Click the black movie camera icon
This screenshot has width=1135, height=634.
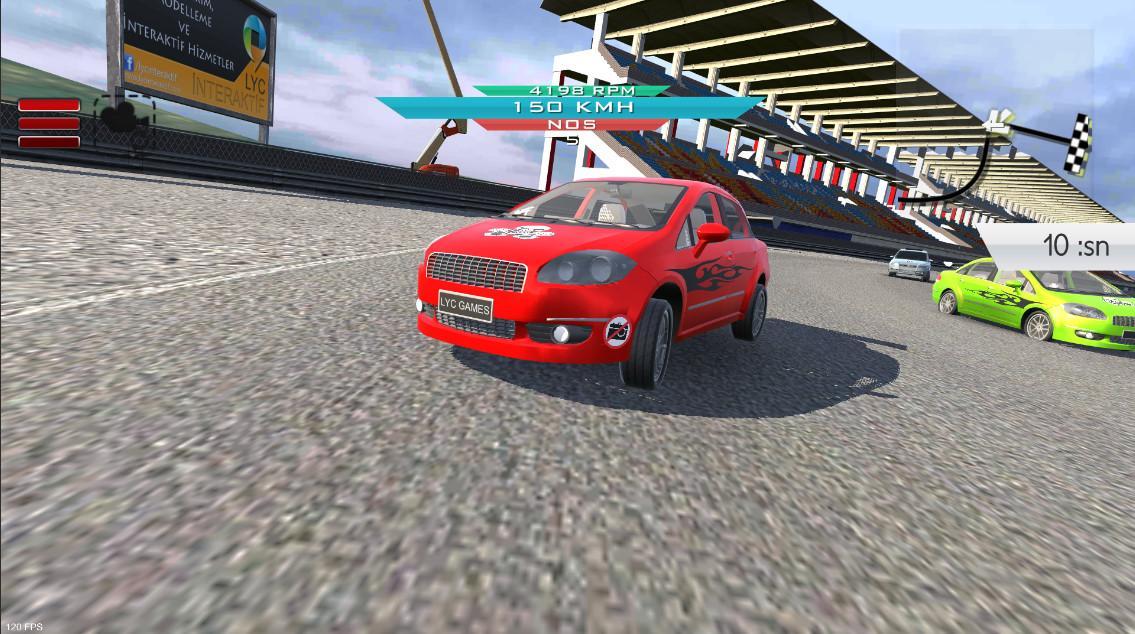click(123, 116)
